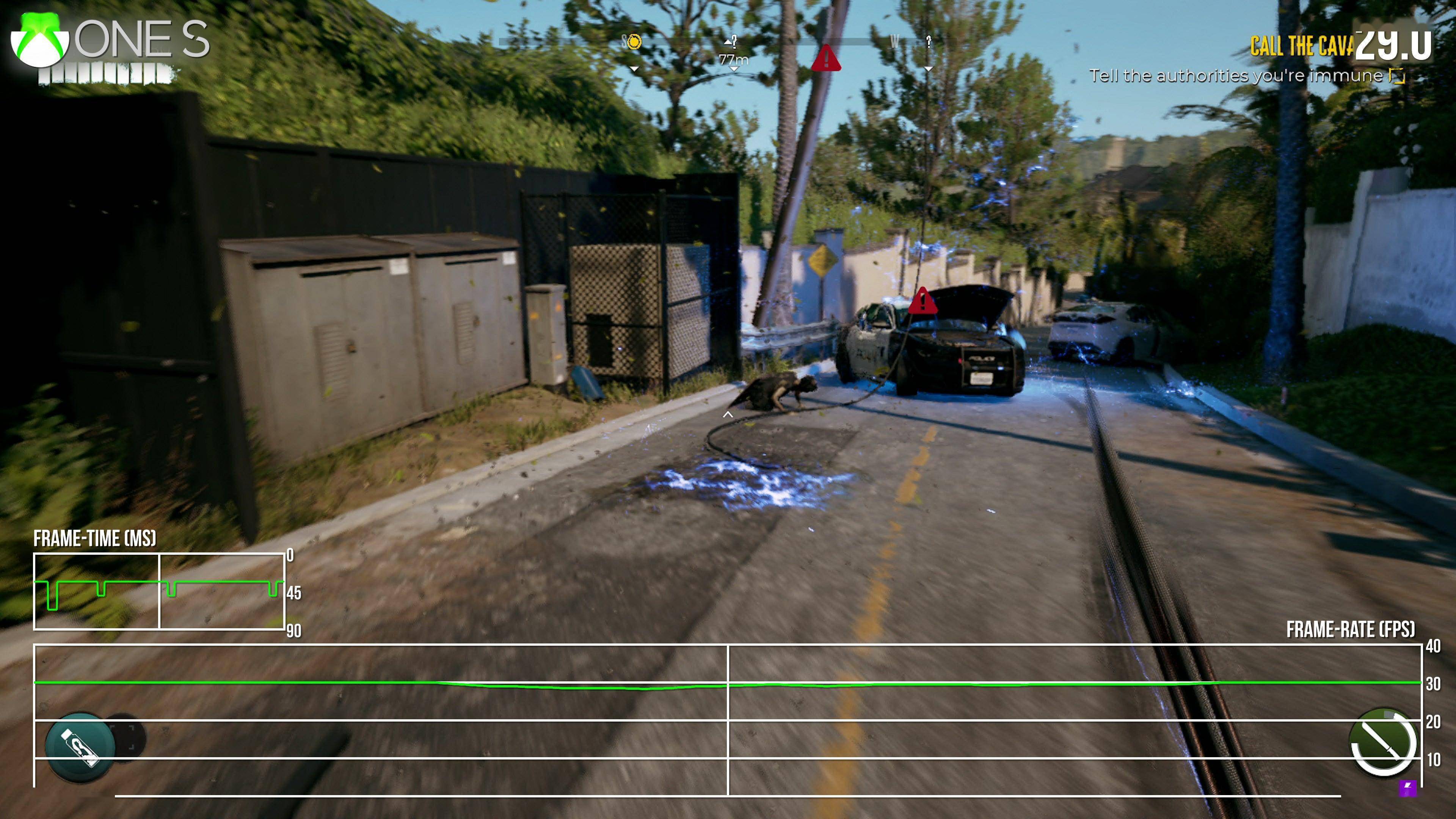This screenshot has height=819, width=1456.
Task: Click the purple lightning status icon
Action: (1408, 788)
